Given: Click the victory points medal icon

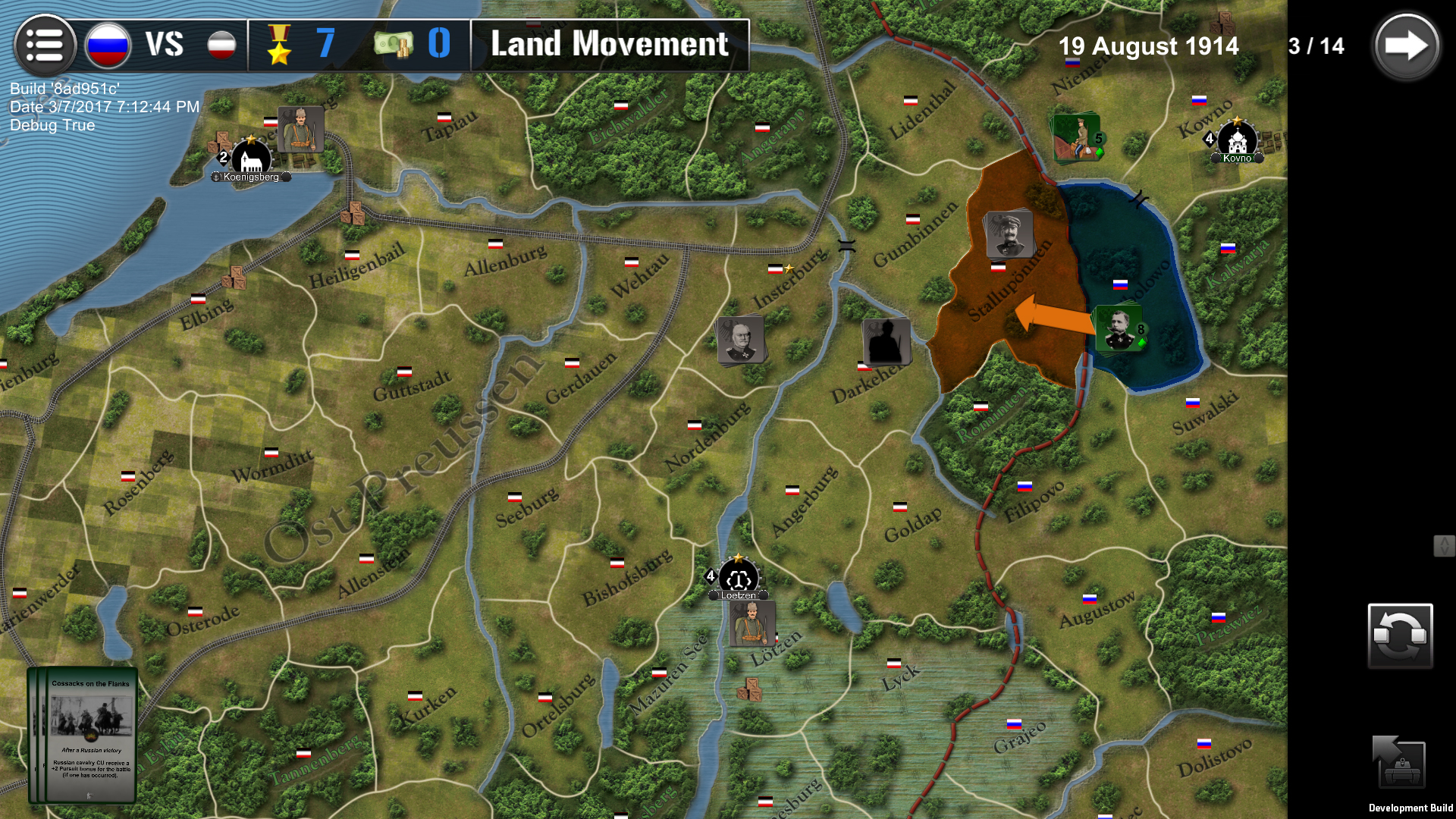Looking at the screenshot, I should (279, 45).
